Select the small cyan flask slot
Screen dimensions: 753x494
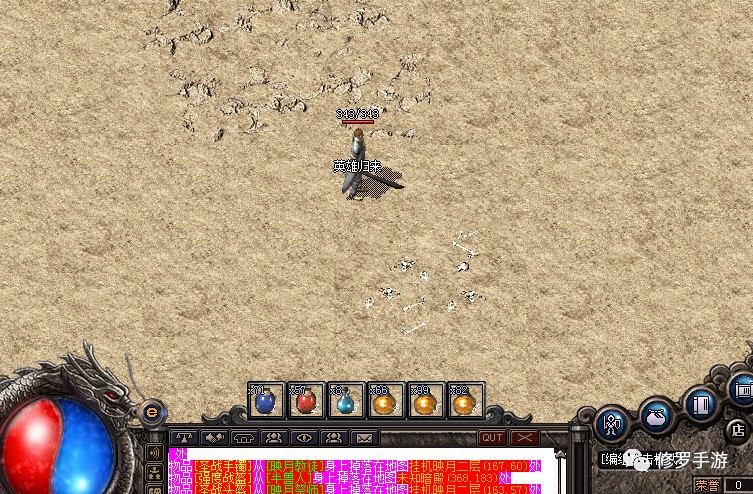[345, 401]
